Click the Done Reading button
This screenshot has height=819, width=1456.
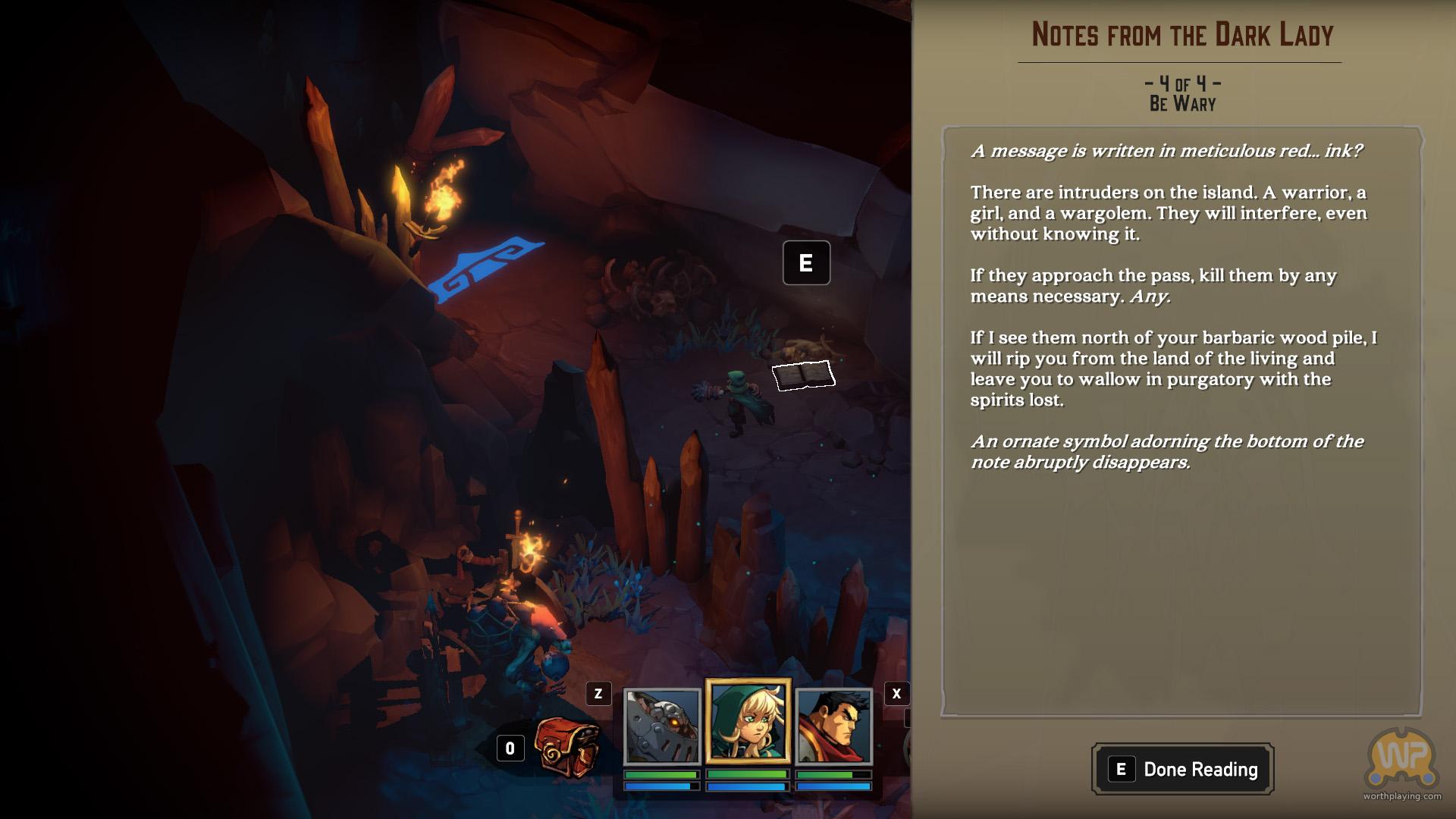coord(1182,769)
